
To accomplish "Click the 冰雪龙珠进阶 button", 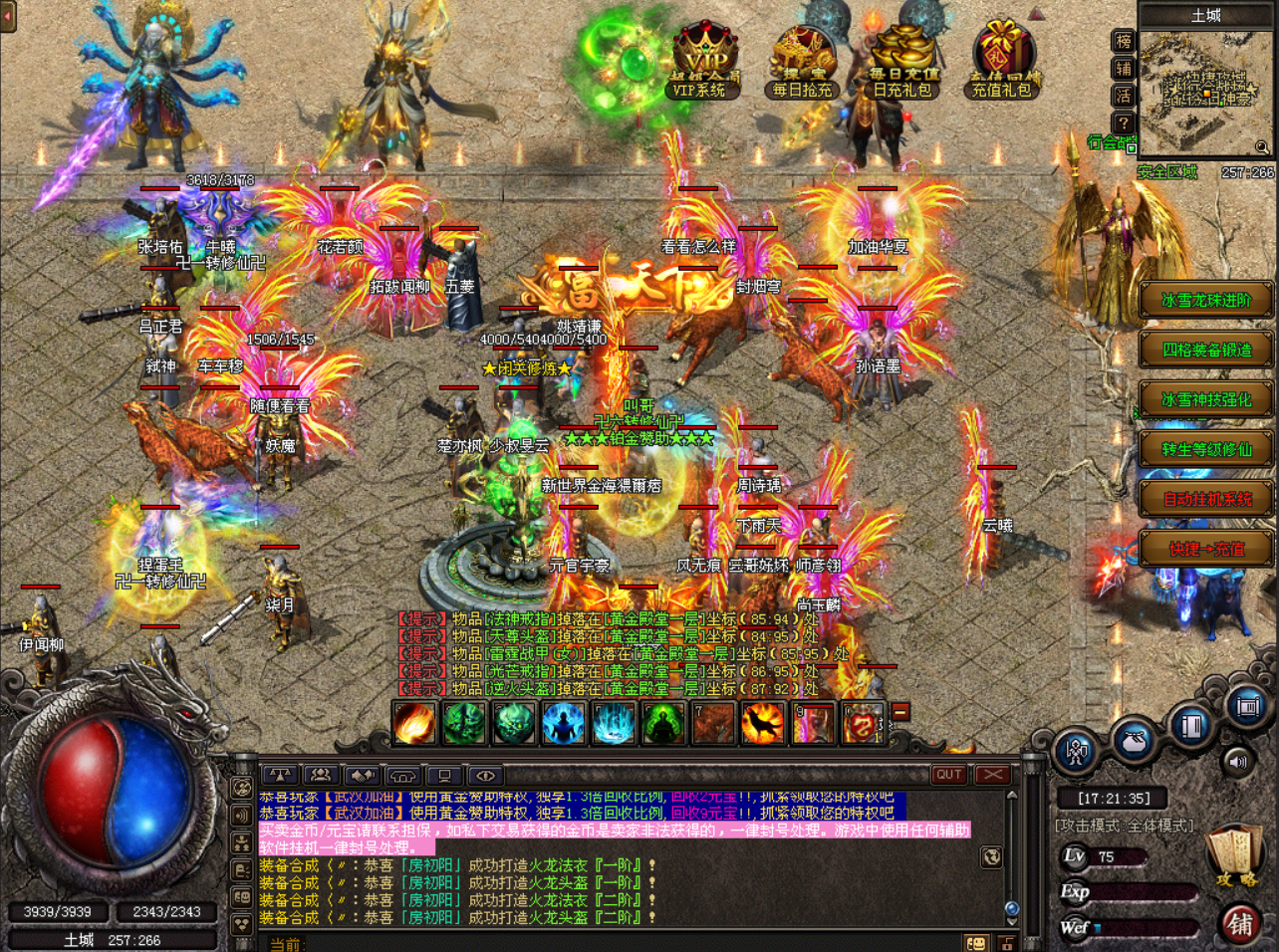I will (x=1206, y=301).
